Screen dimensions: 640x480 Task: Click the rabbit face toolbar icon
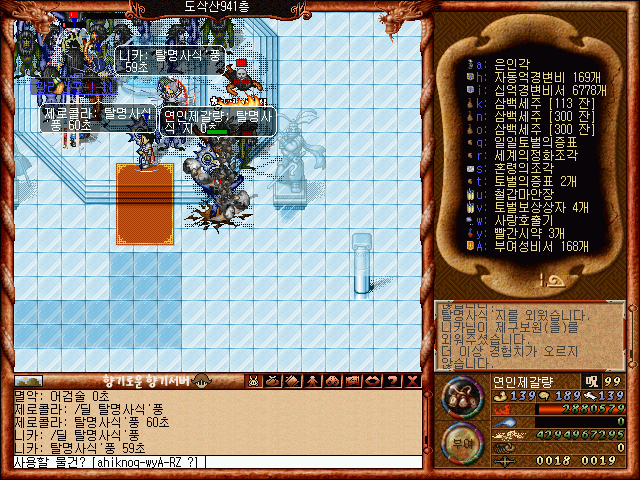tap(254, 380)
